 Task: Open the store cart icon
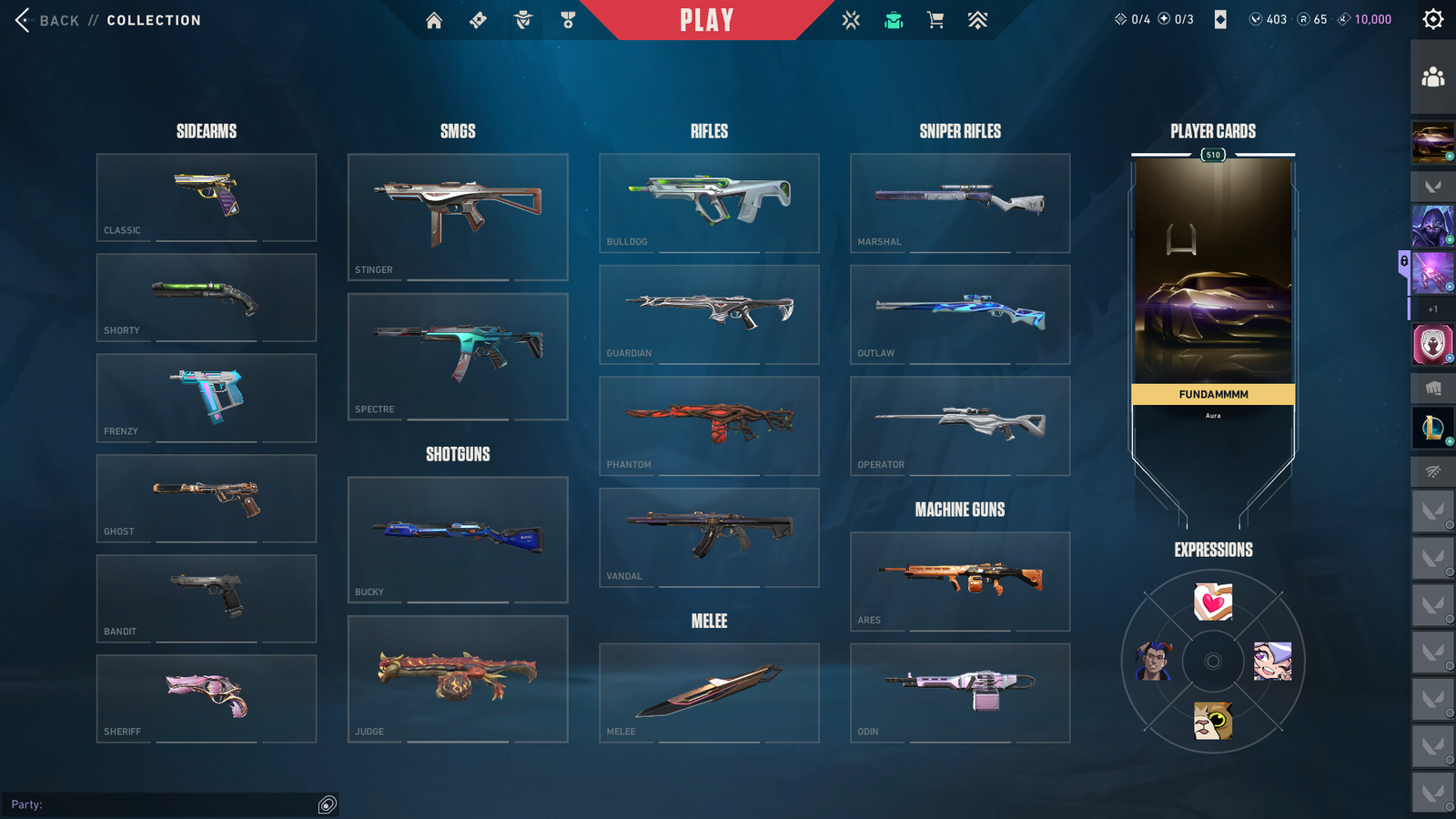935,20
